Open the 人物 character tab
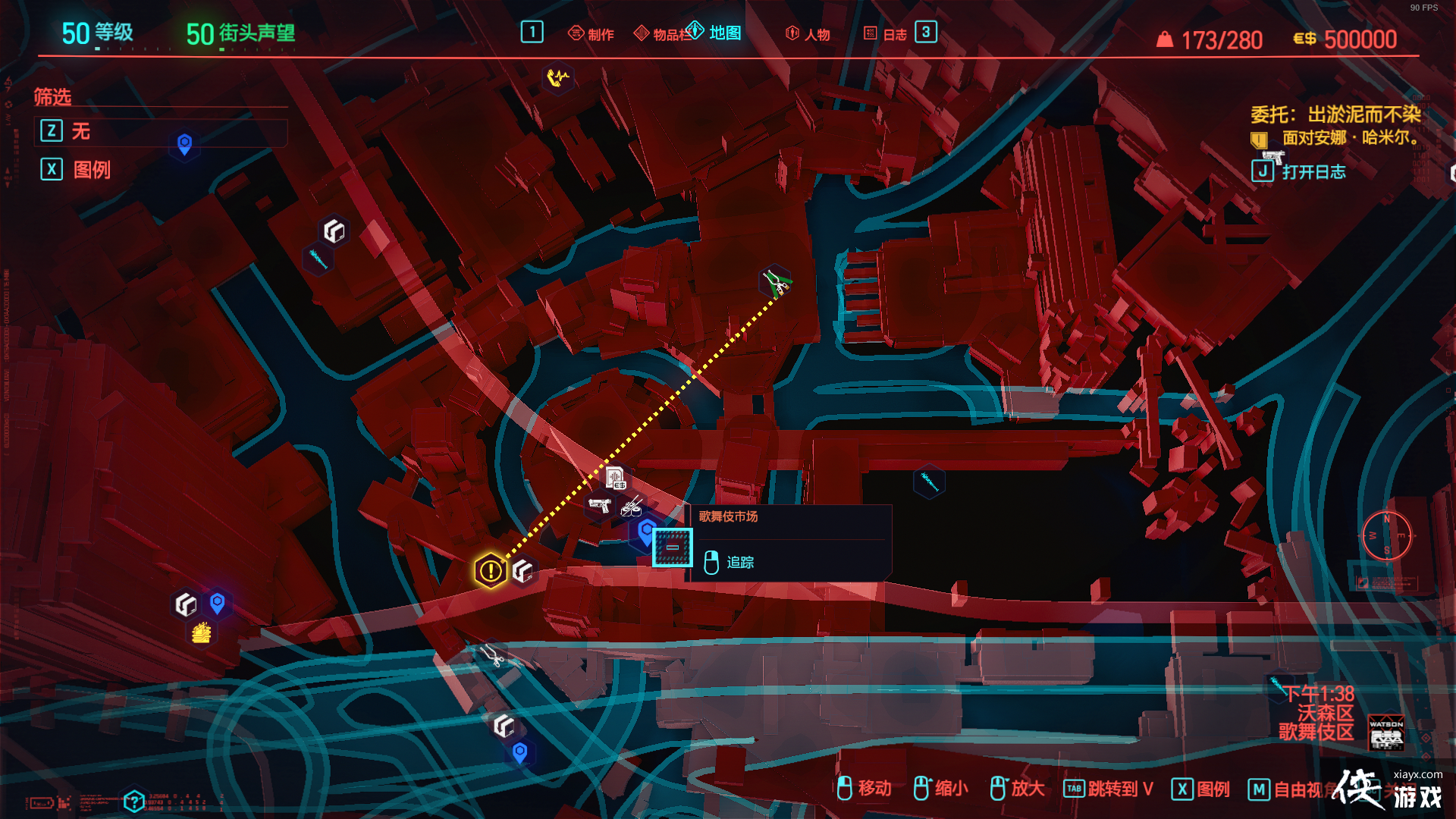 (808, 34)
